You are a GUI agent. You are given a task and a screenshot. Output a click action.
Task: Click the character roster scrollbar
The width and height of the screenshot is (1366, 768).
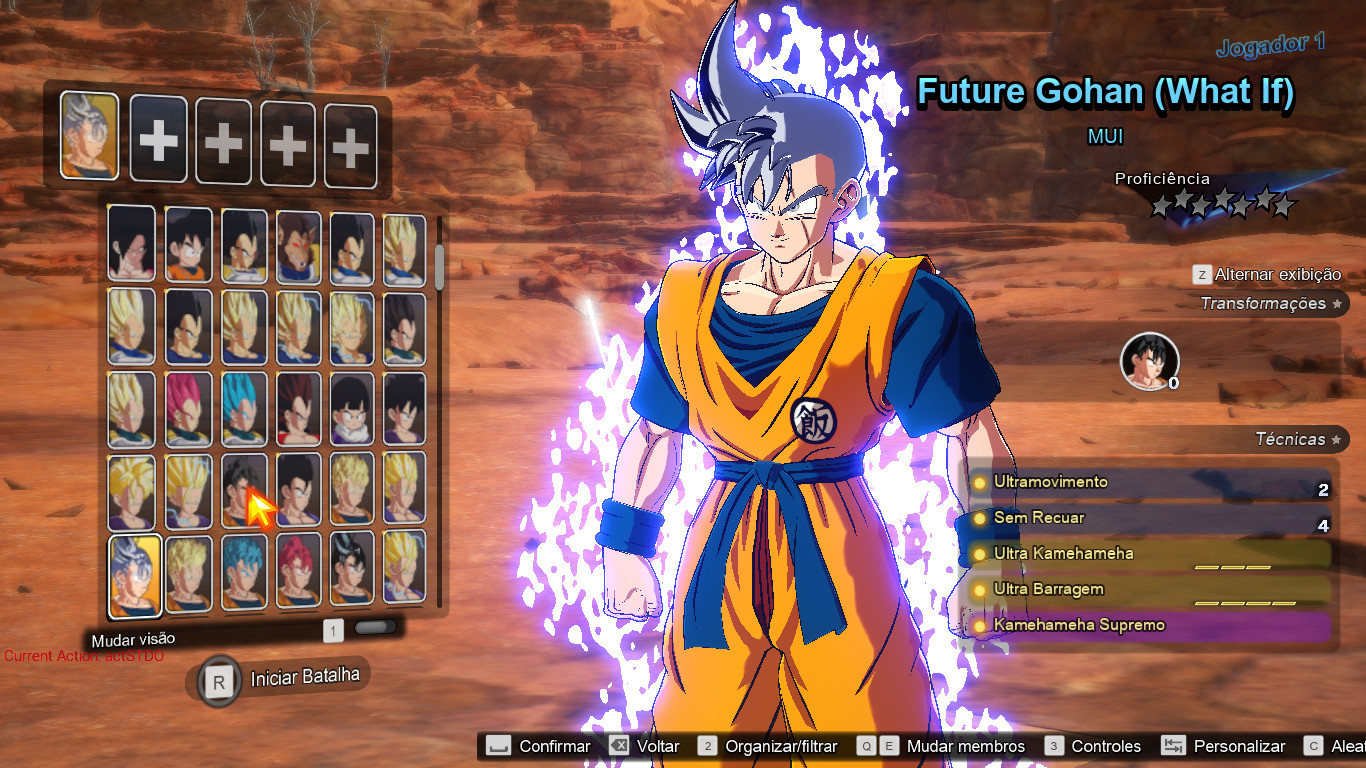pyautogui.click(x=440, y=266)
